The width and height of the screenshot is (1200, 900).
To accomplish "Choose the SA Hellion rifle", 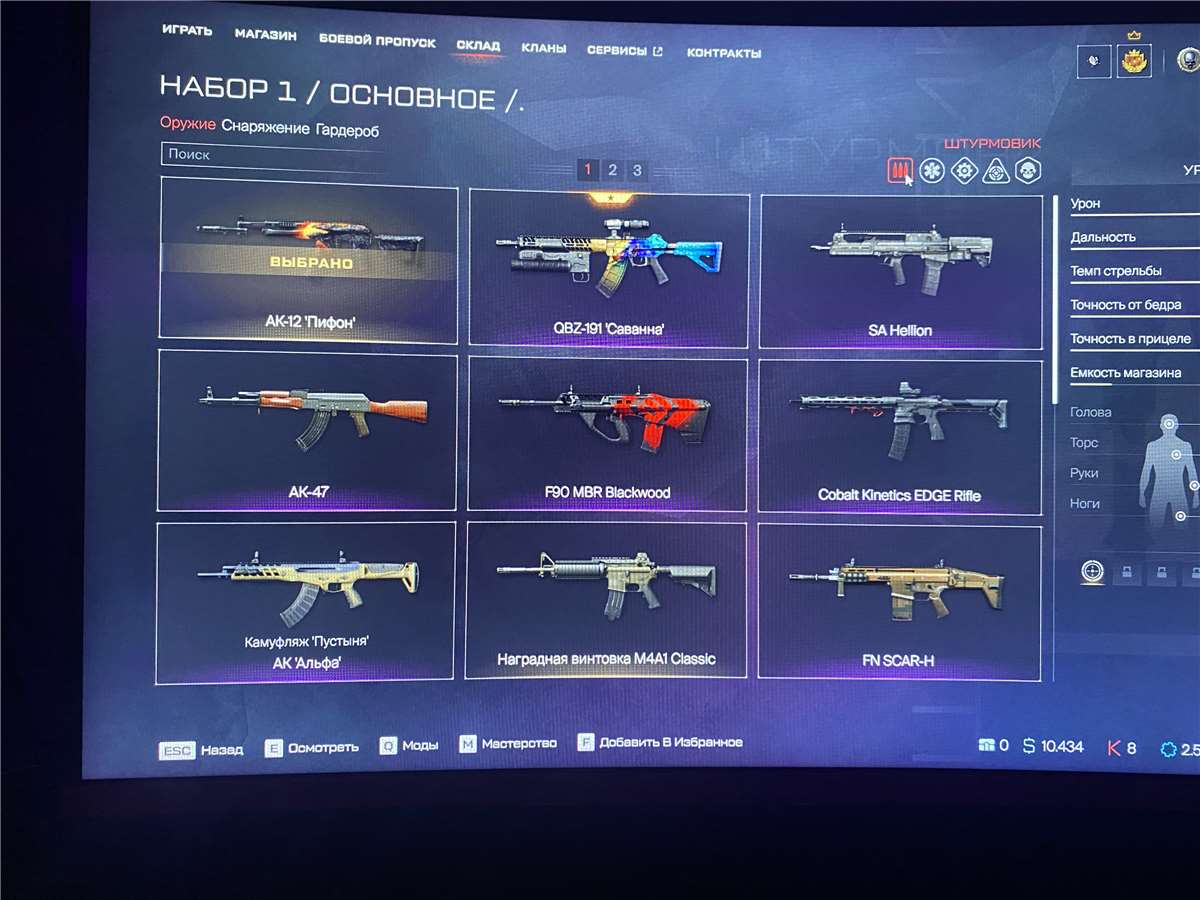I will tap(900, 271).
